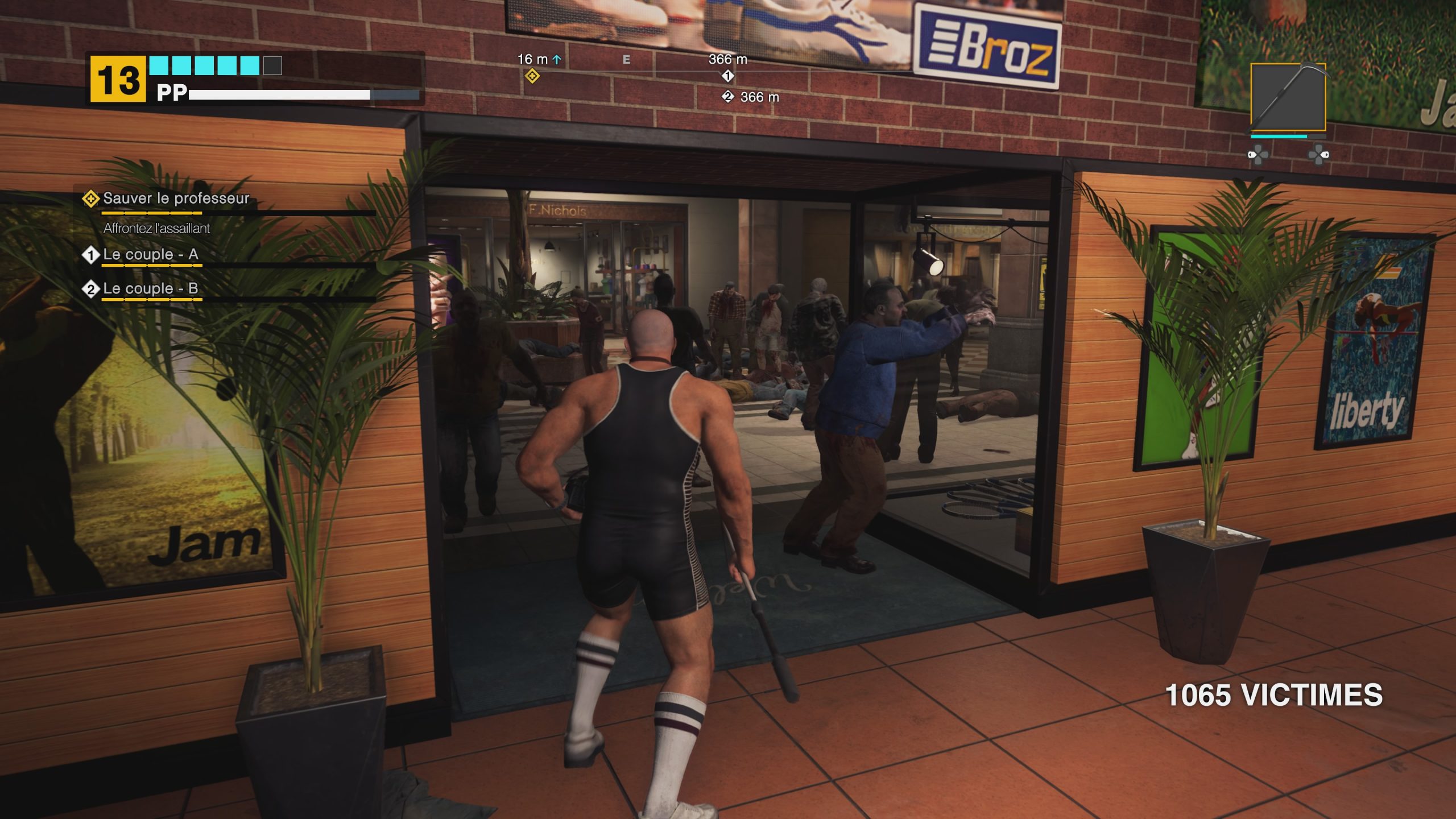Image resolution: width=1456 pixels, height=819 pixels.
Task: Select objective marker 1 on the compass bar
Action: pyautogui.click(x=727, y=75)
